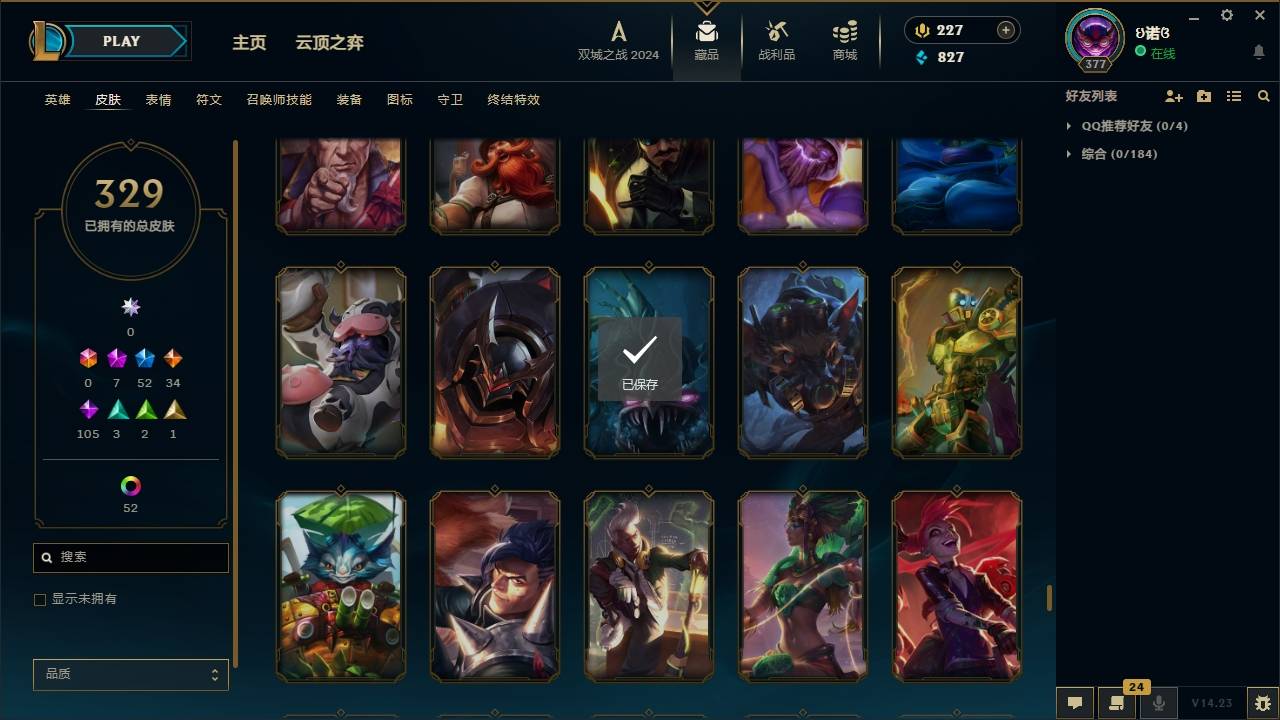Switch to the 英雄 tab
Viewport: 1280px width, 720px height.
click(57, 100)
